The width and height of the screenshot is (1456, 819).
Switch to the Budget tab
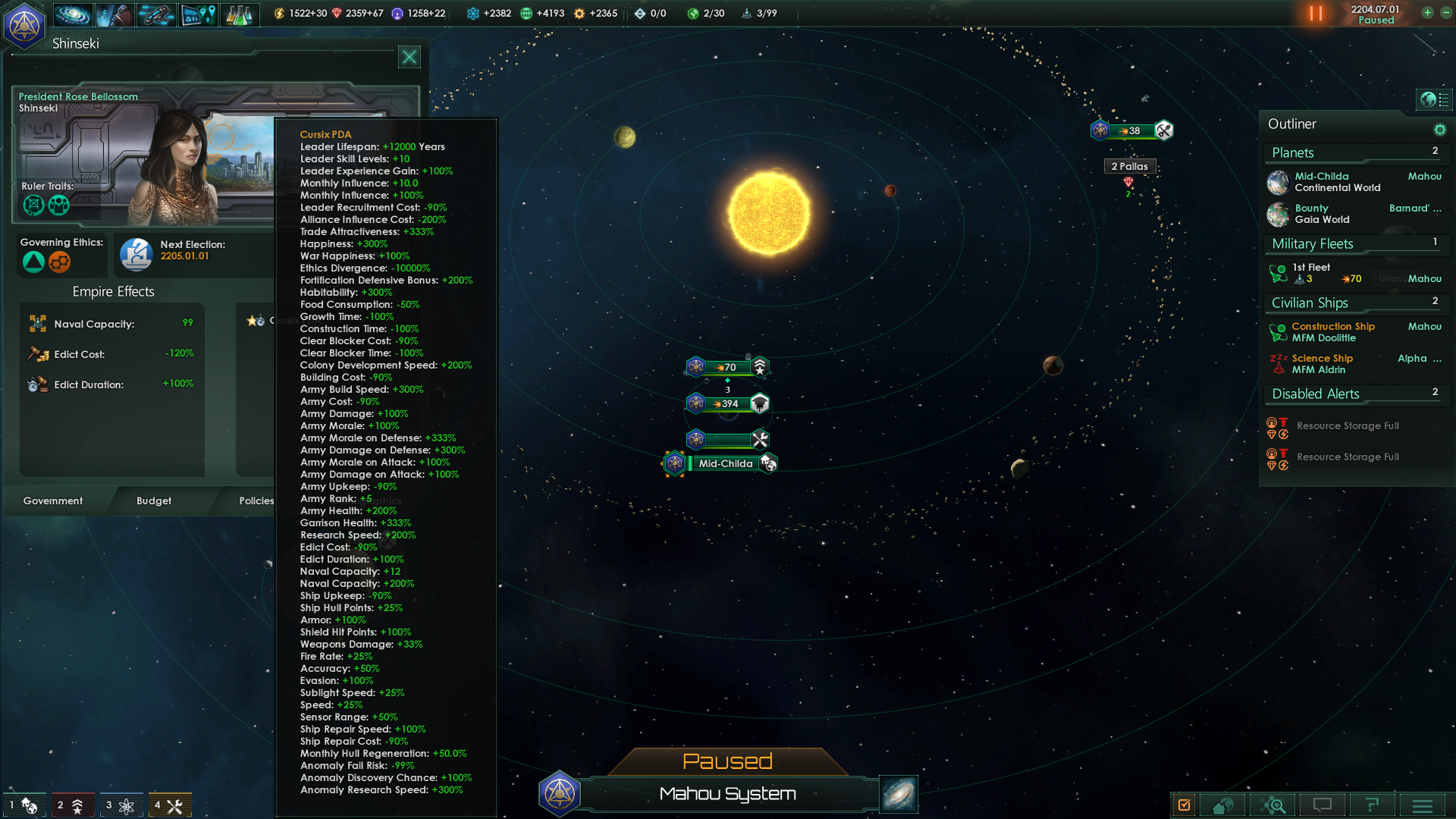point(154,500)
